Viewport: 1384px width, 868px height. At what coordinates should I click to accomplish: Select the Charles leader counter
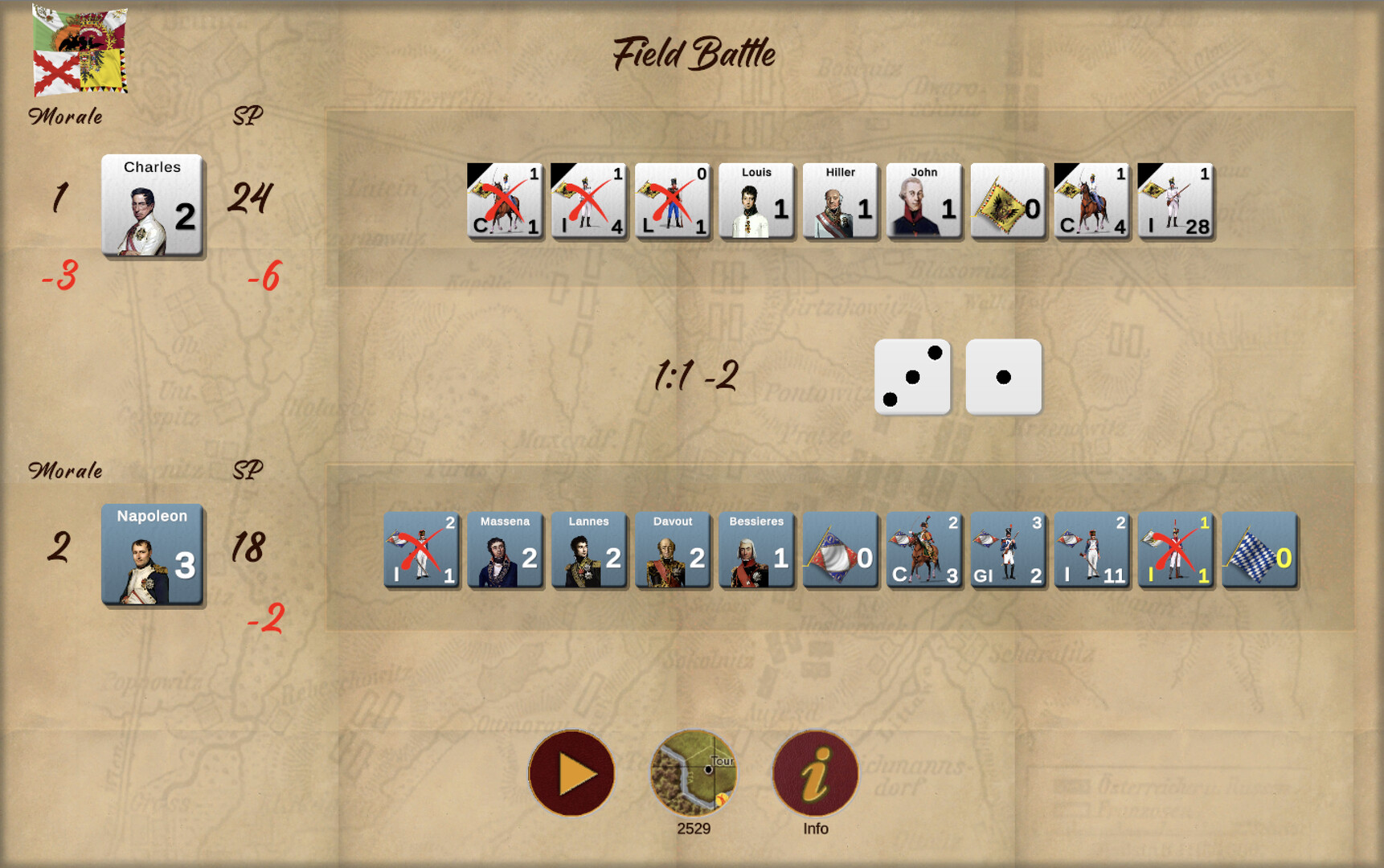click(152, 207)
